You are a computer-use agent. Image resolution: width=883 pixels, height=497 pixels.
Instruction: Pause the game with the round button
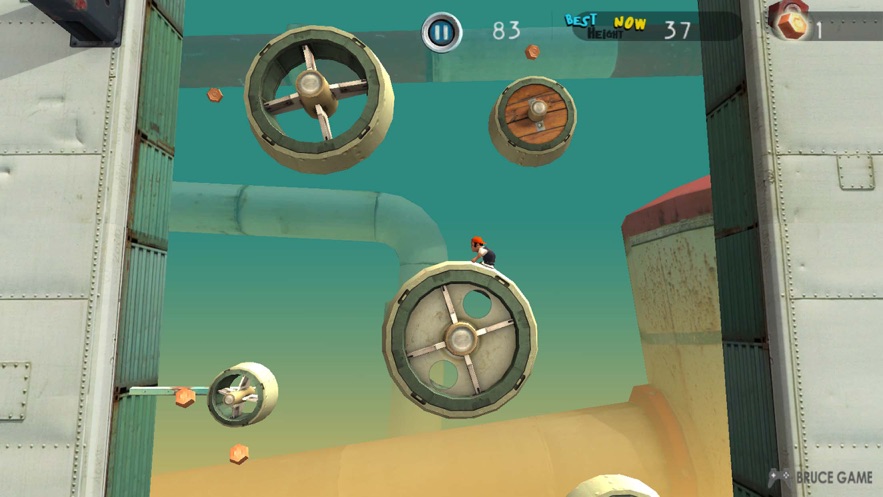tap(441, 31)
